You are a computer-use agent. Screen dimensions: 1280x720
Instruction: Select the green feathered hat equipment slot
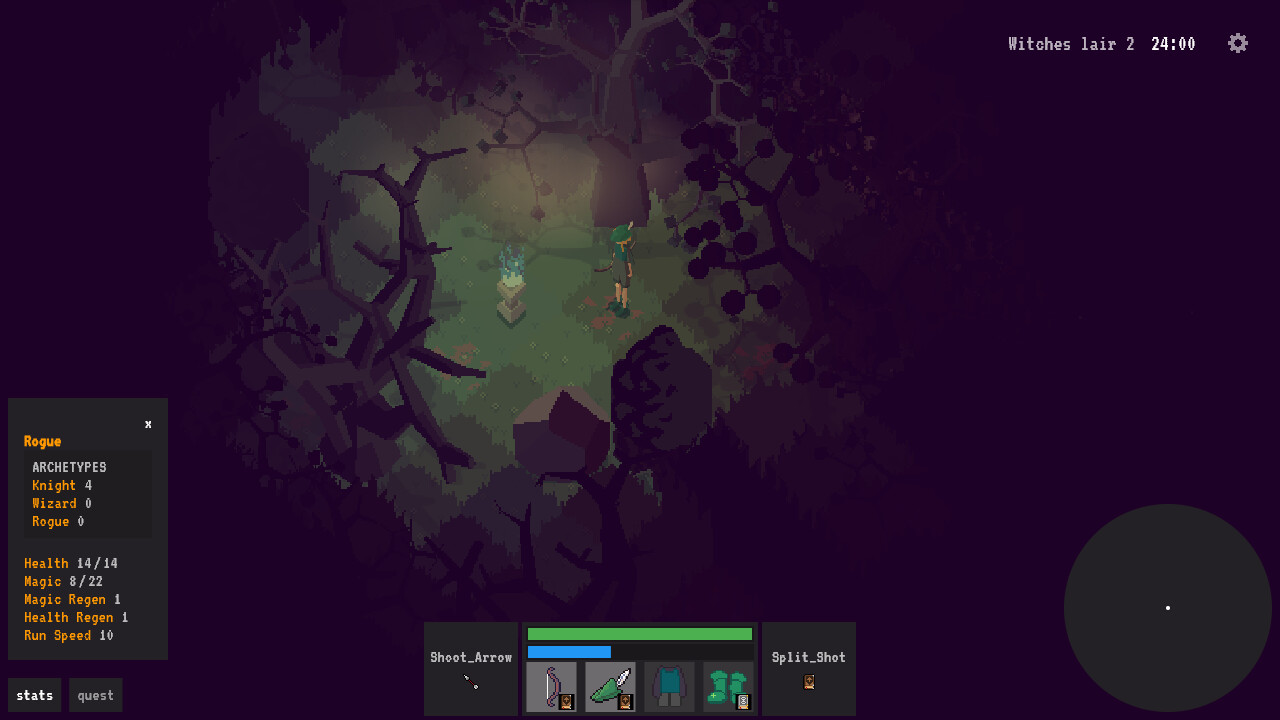point(610,686)
